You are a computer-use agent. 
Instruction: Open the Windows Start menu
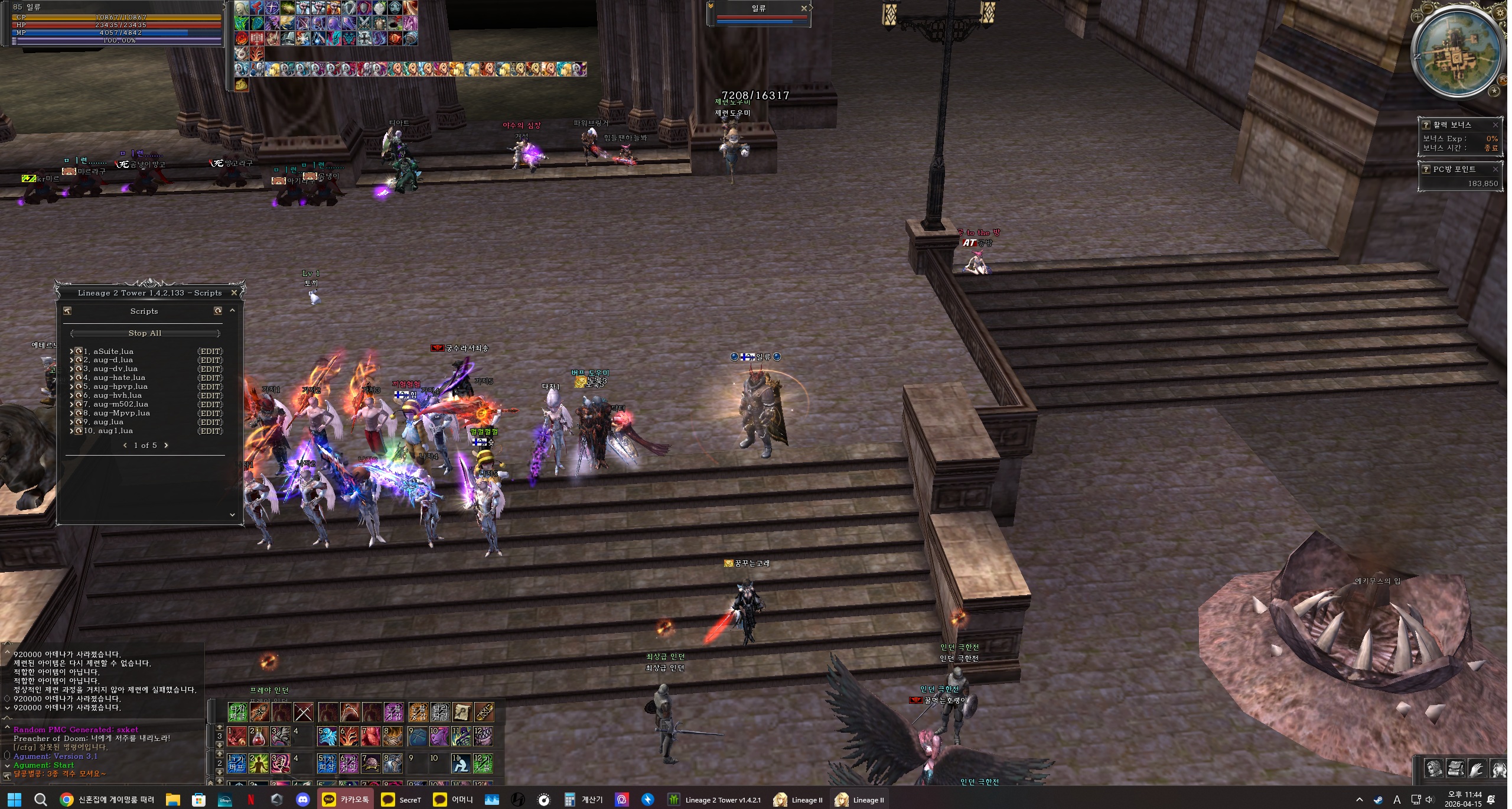tap(14, 800)
